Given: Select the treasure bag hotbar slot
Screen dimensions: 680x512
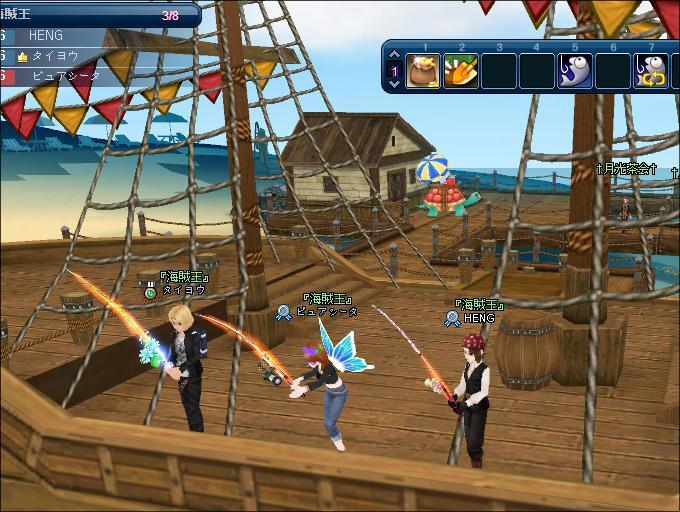Looking at the screenshot, I should click(423, 71).
